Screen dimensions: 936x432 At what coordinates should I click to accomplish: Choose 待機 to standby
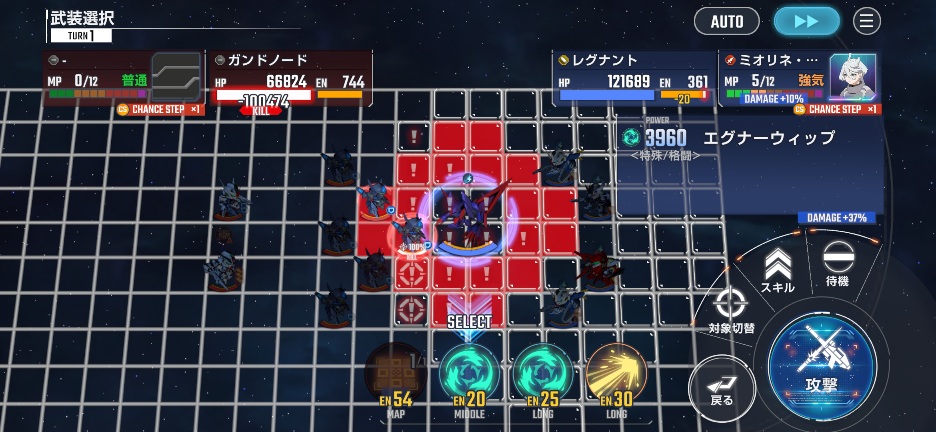tap(836, 265)
